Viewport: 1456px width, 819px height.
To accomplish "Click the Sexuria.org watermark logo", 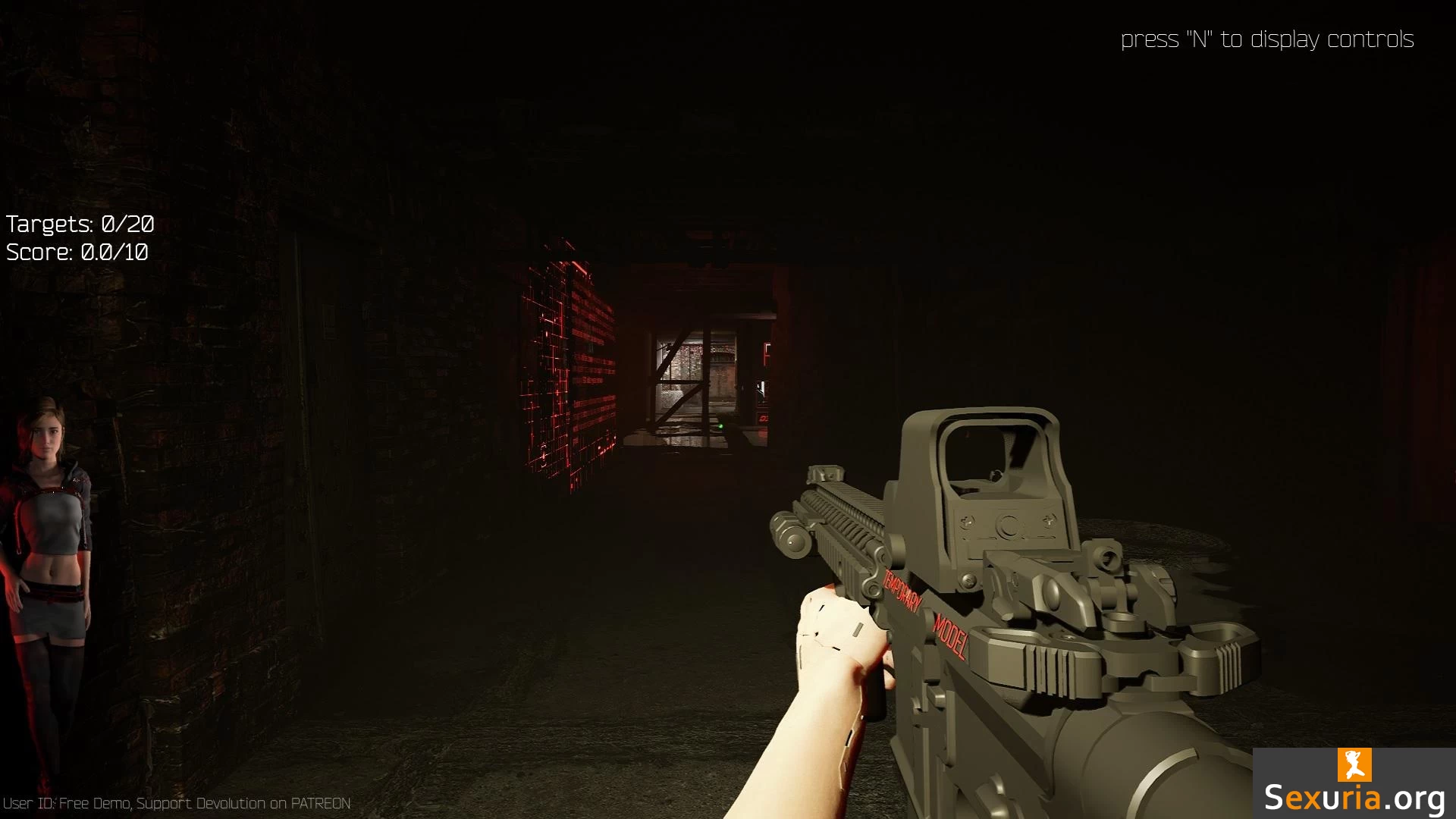I will 1354,784.
